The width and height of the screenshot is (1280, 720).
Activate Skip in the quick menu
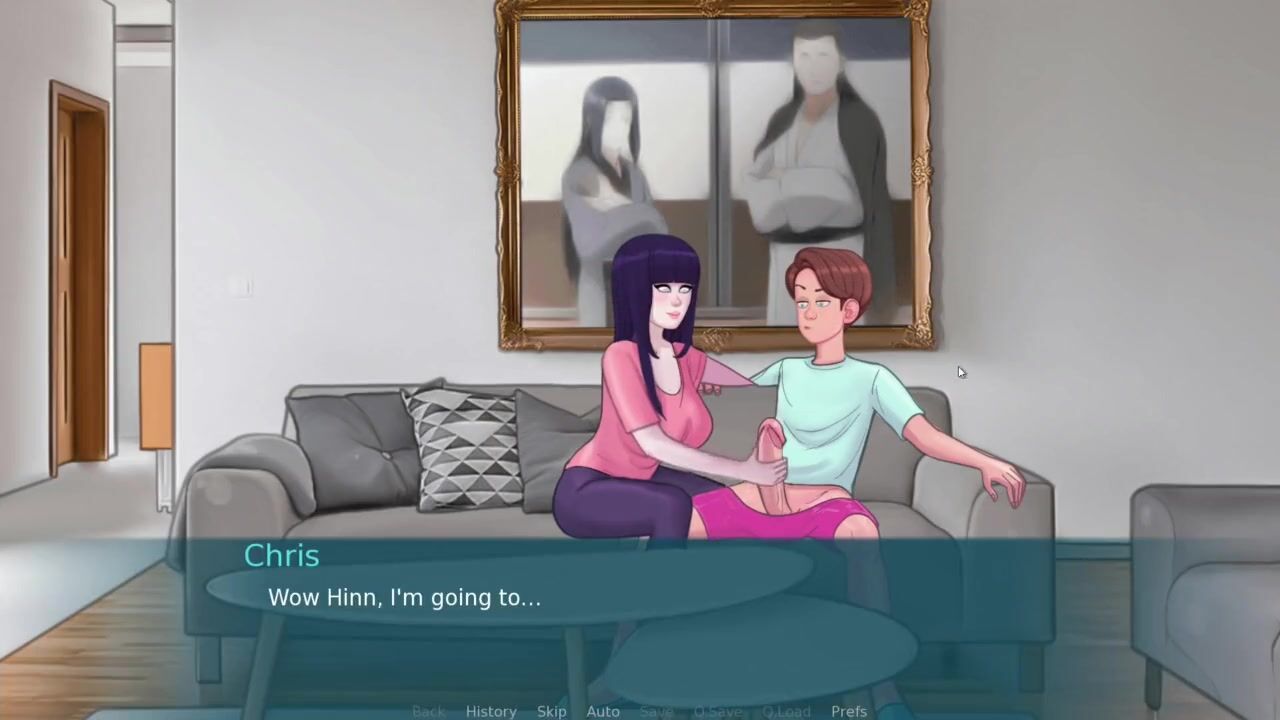point(551,711)
